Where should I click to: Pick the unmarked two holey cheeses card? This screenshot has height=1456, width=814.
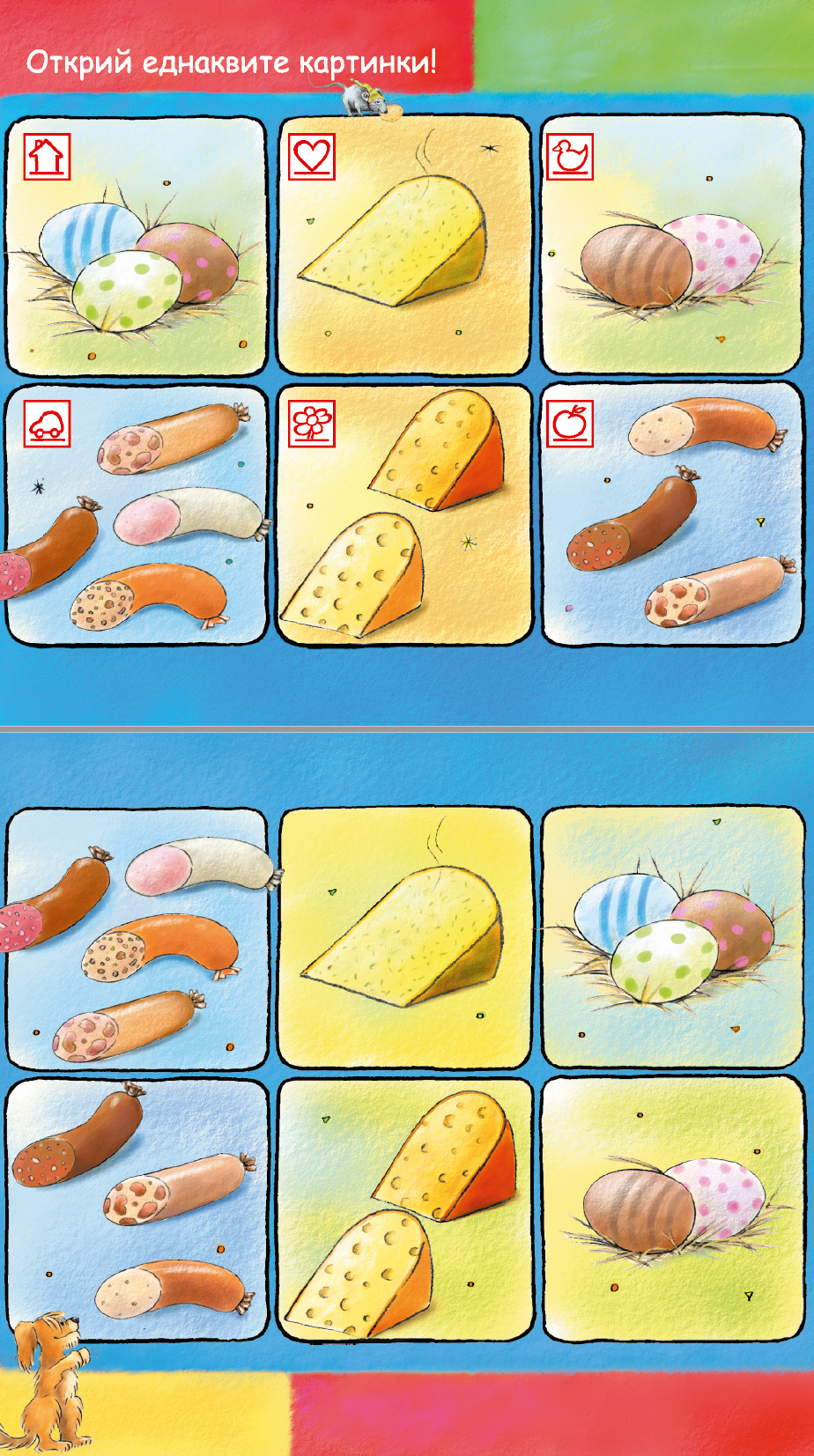coord(404,1209)
